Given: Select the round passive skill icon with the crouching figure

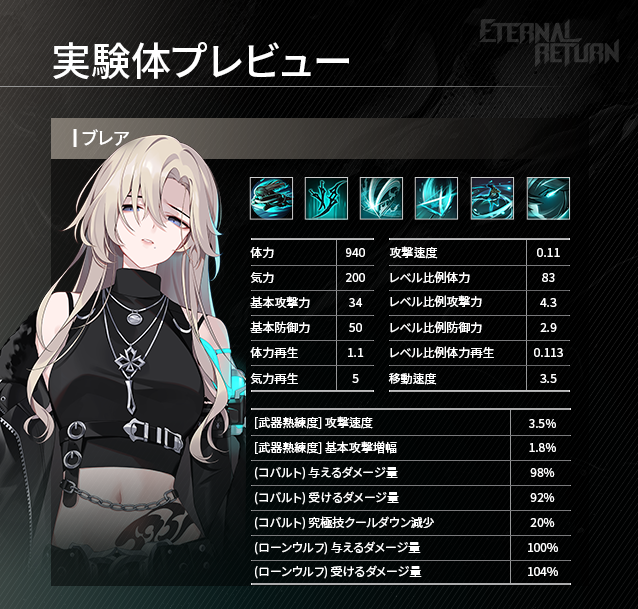Looking at the screenshot, I should tap(270, 199).
